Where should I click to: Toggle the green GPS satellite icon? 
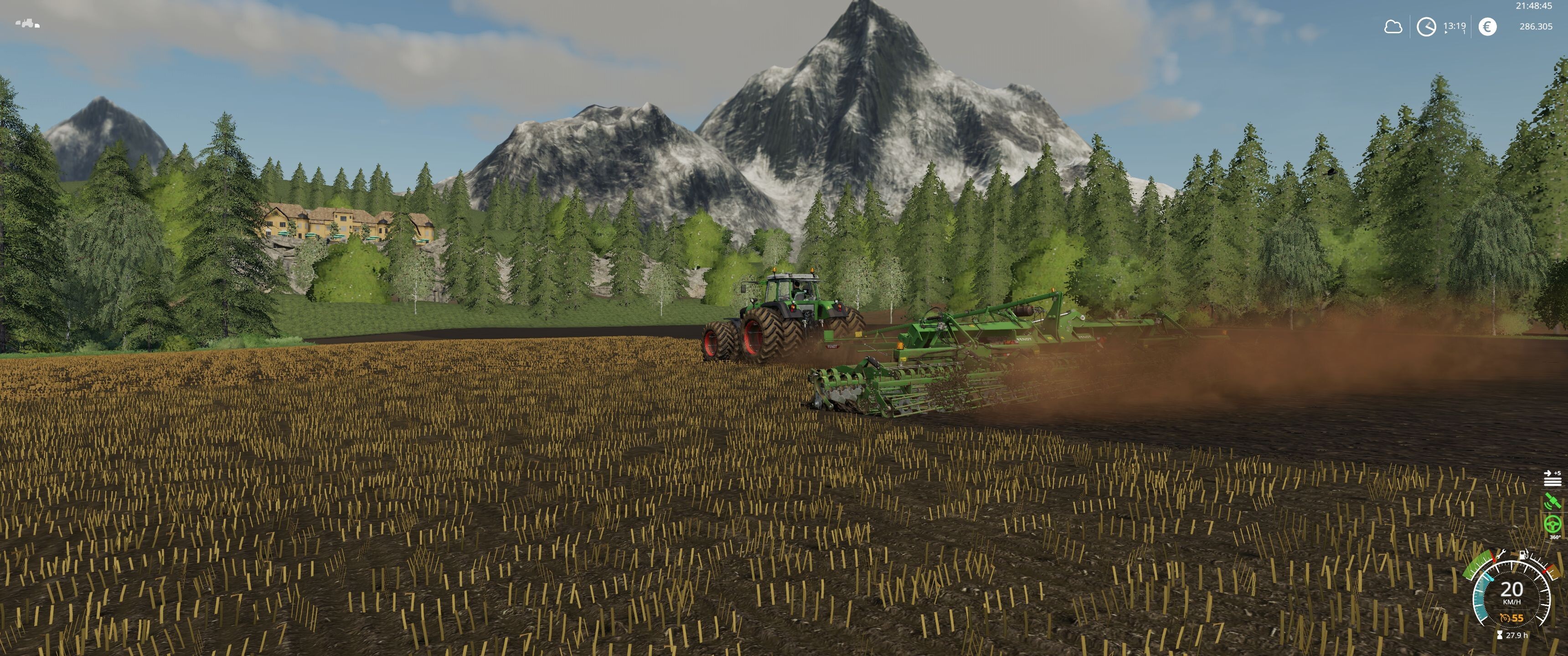tap(1553, 501)
